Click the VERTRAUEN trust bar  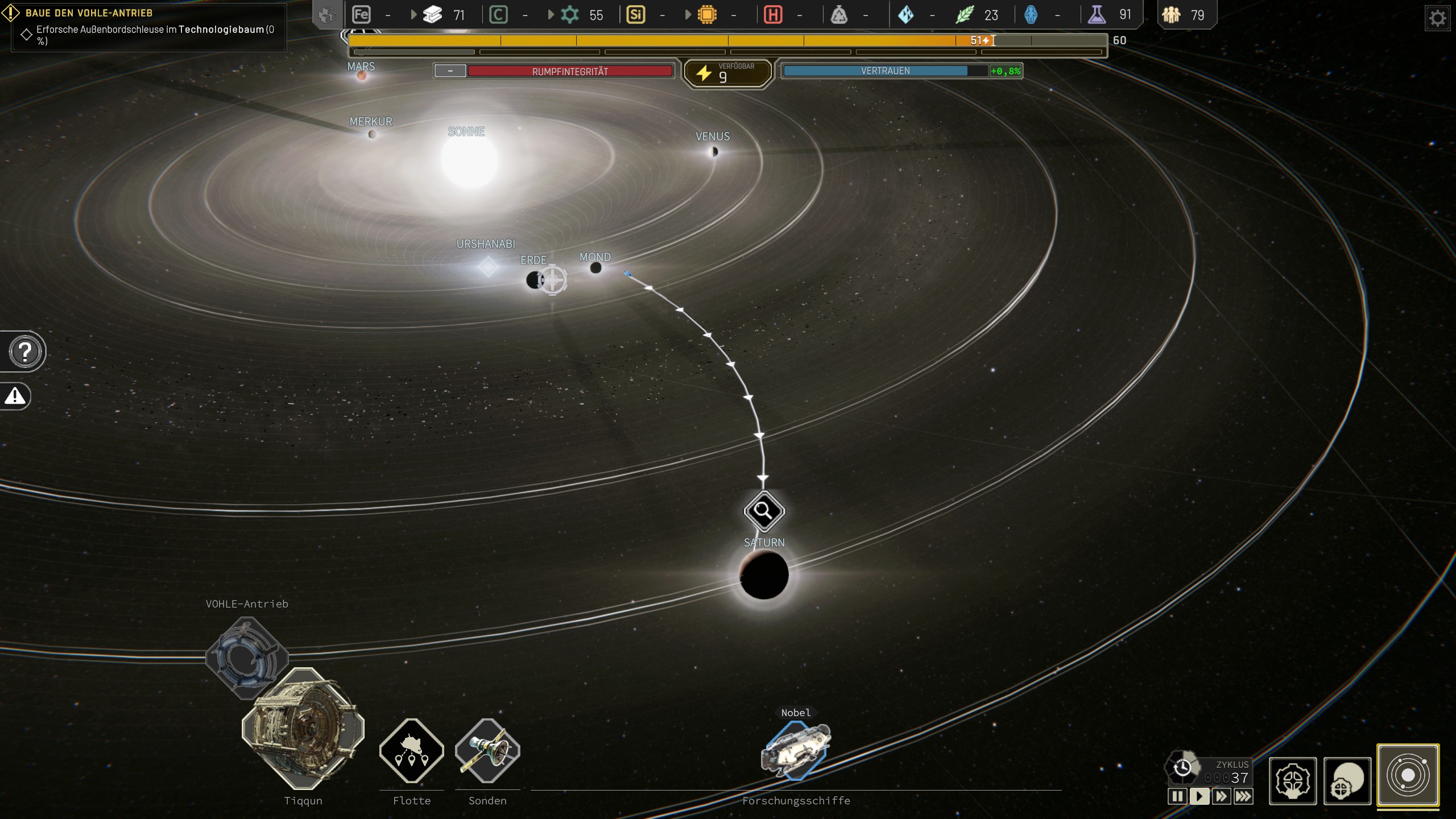click(x=885, y=71)
